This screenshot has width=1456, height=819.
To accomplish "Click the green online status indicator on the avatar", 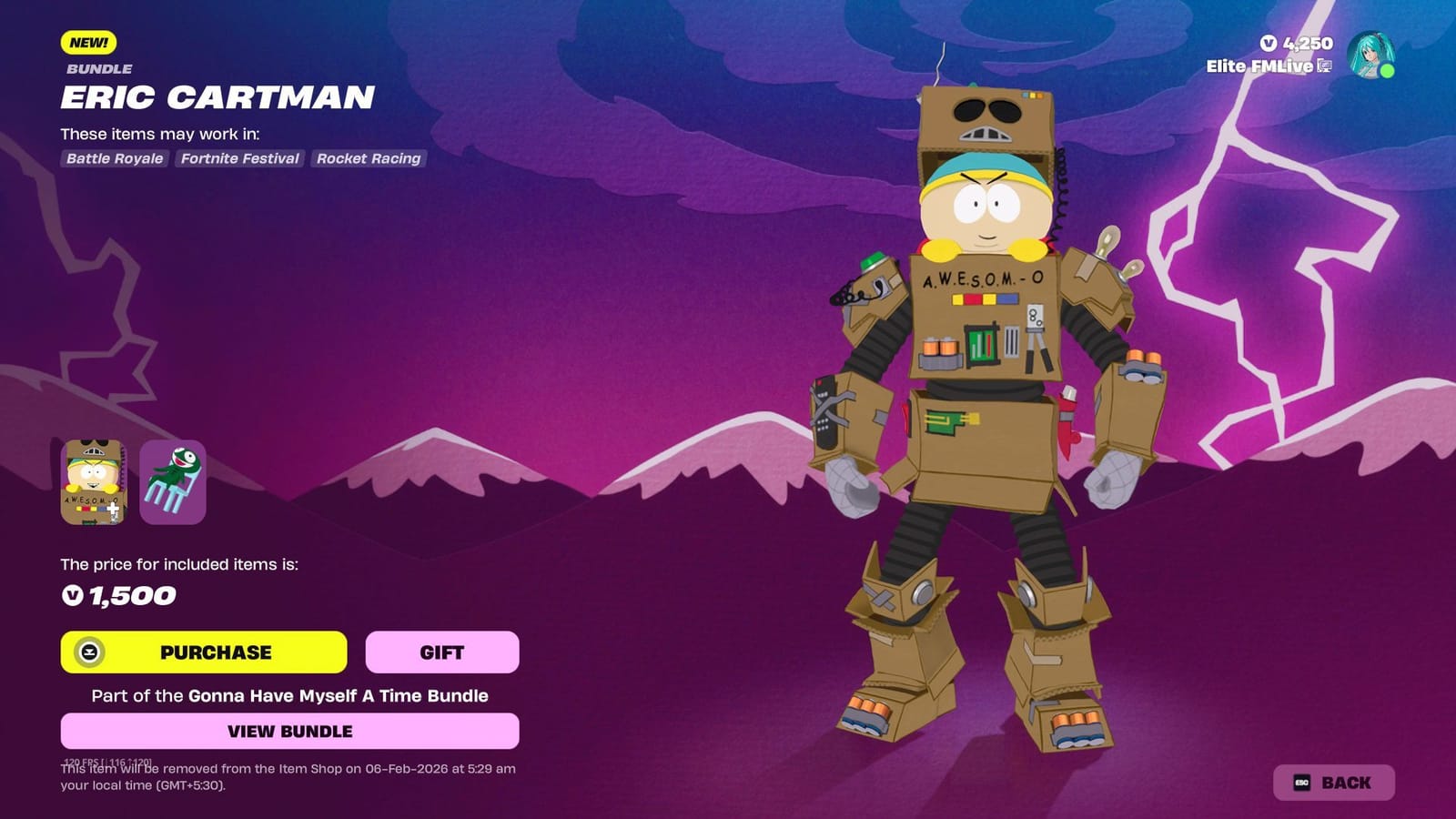I will tap(1388, 69).
